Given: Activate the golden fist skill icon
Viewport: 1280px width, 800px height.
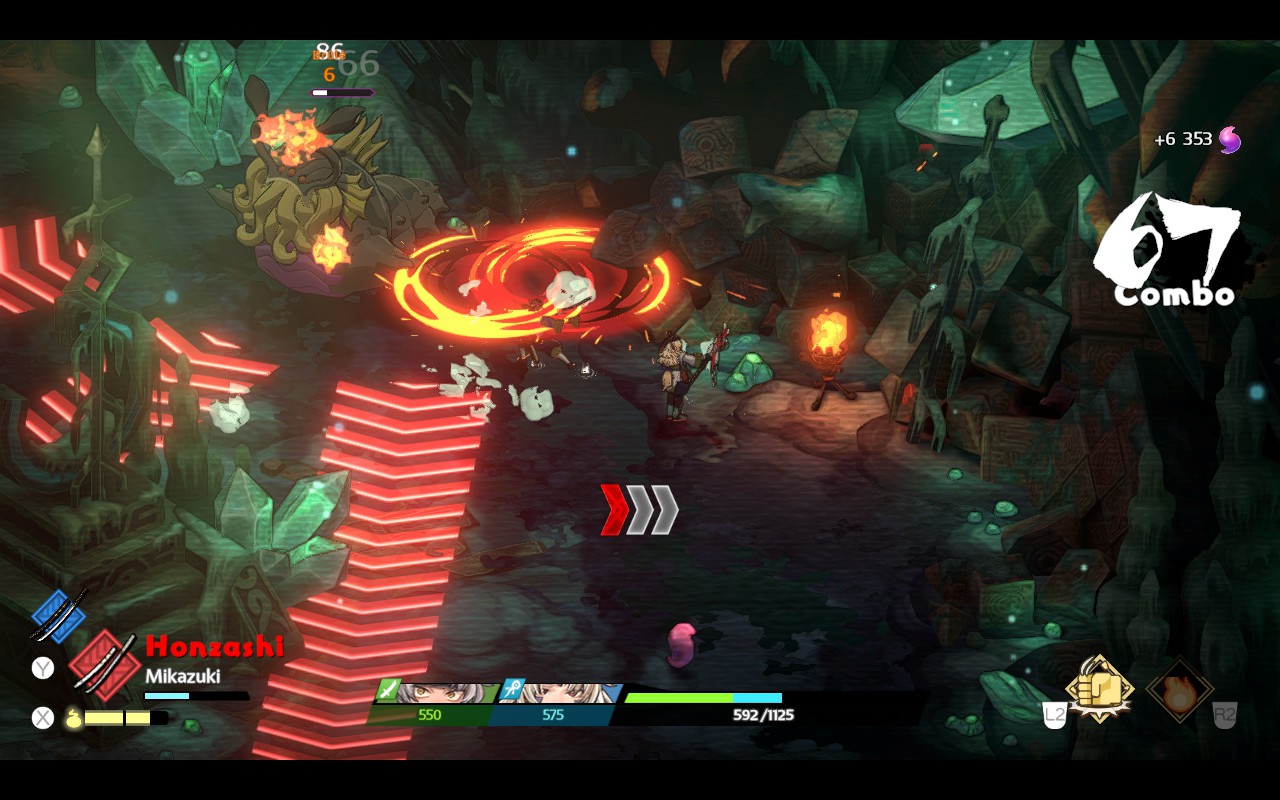Looking at the screenshot, I should (1099, 689).
